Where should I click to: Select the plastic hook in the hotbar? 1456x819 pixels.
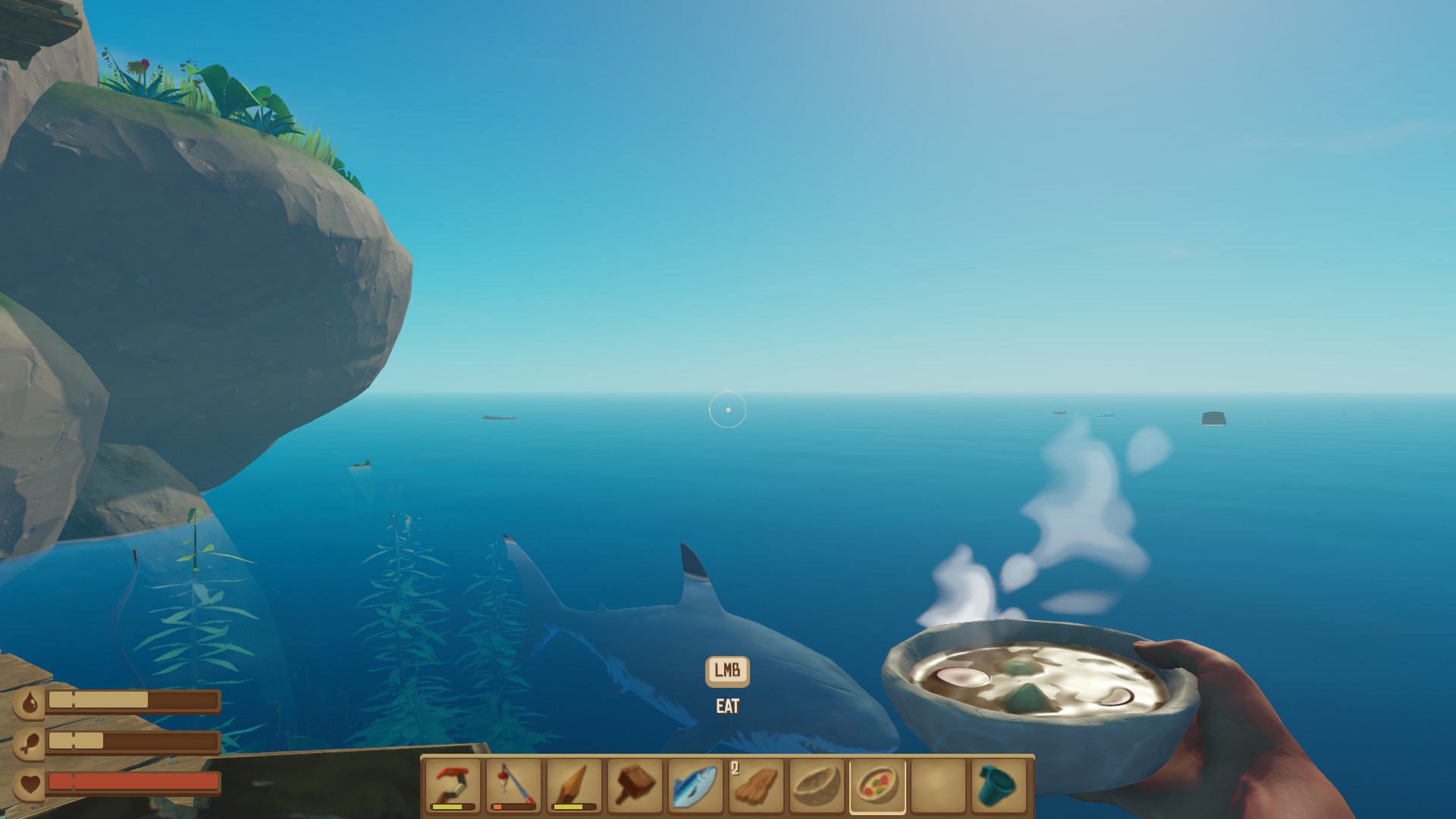451,789
